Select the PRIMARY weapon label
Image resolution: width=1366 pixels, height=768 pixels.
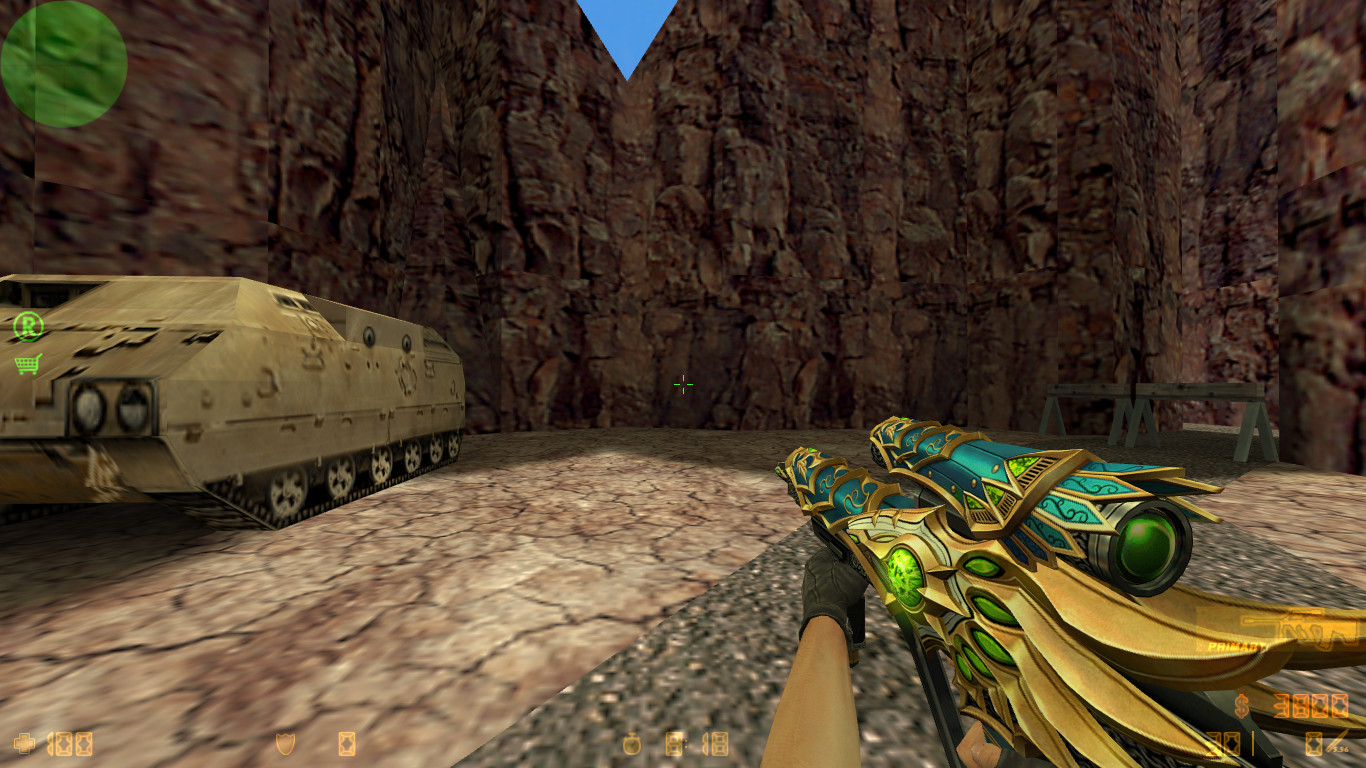(x=1235, y=646)
